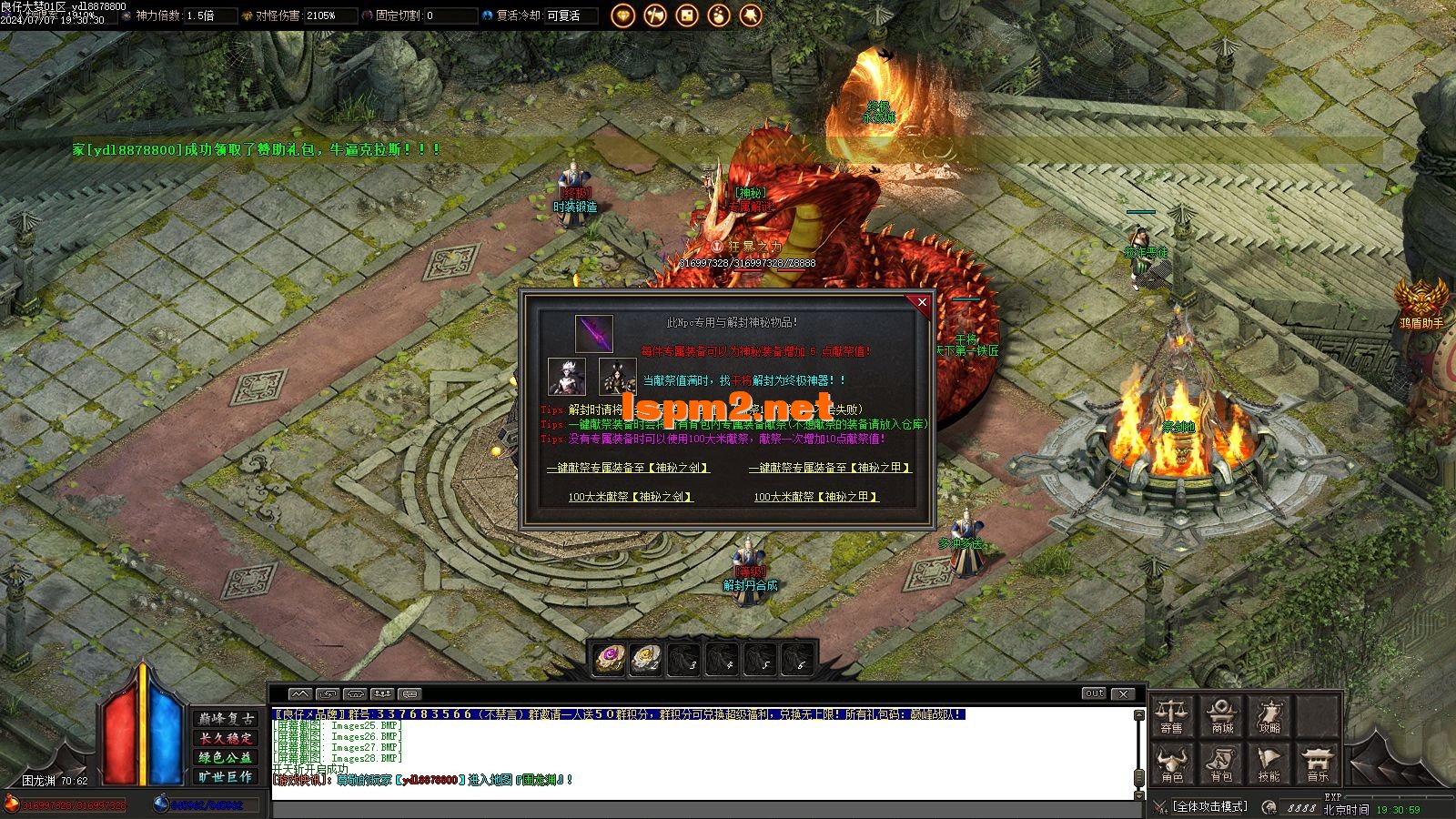Open the 寄售 consignment menu

1171,716
